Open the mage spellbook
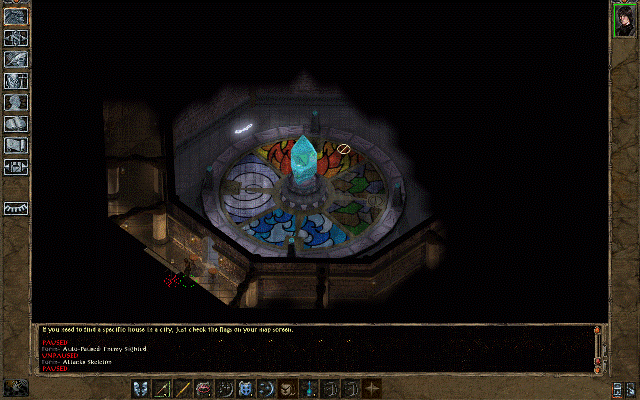This screenshot has width=640, height=400. pyautogui.click(x=16, y=123)
